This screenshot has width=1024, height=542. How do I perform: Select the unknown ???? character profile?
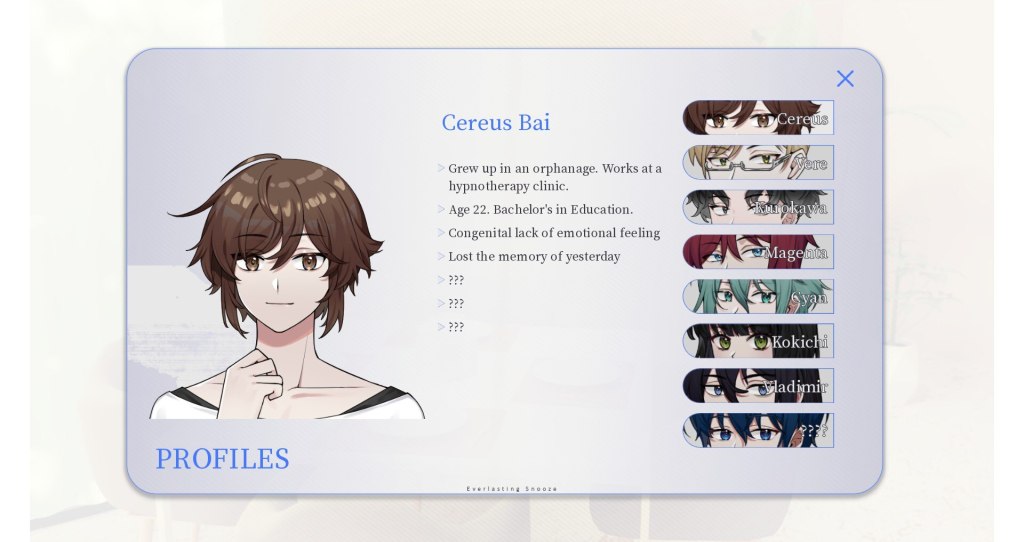point(758,430)
